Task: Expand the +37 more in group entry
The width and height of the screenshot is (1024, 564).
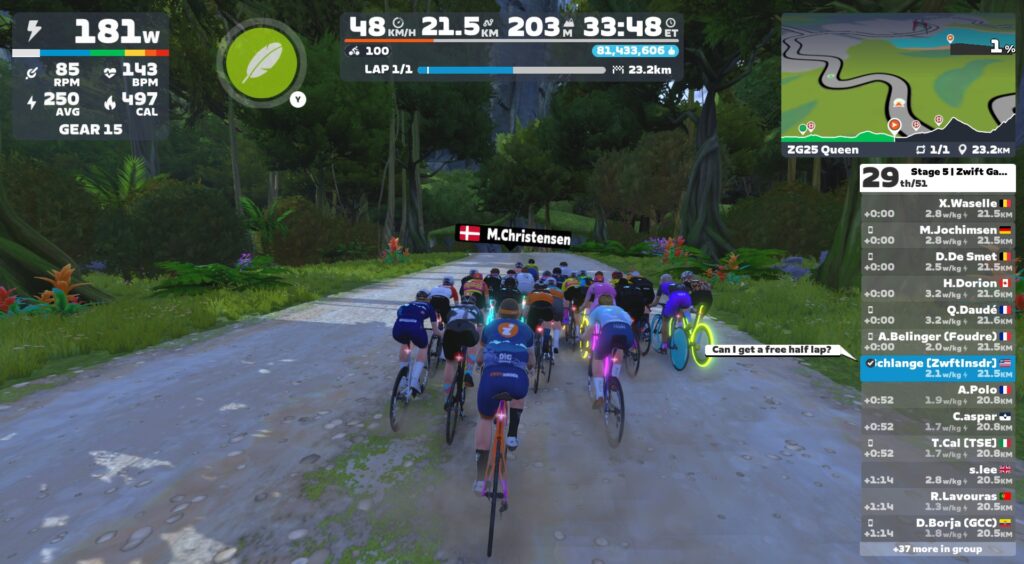Action: 937,549
